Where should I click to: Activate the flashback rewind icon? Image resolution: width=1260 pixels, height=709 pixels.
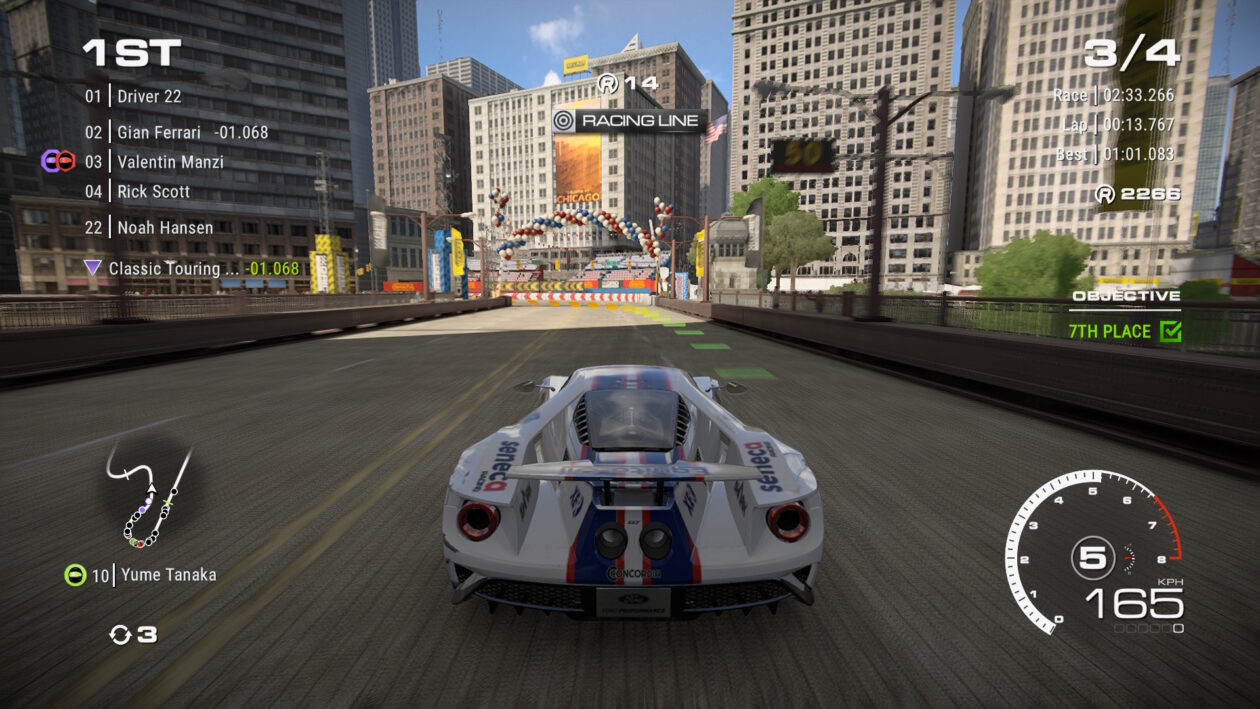[120, 634]
